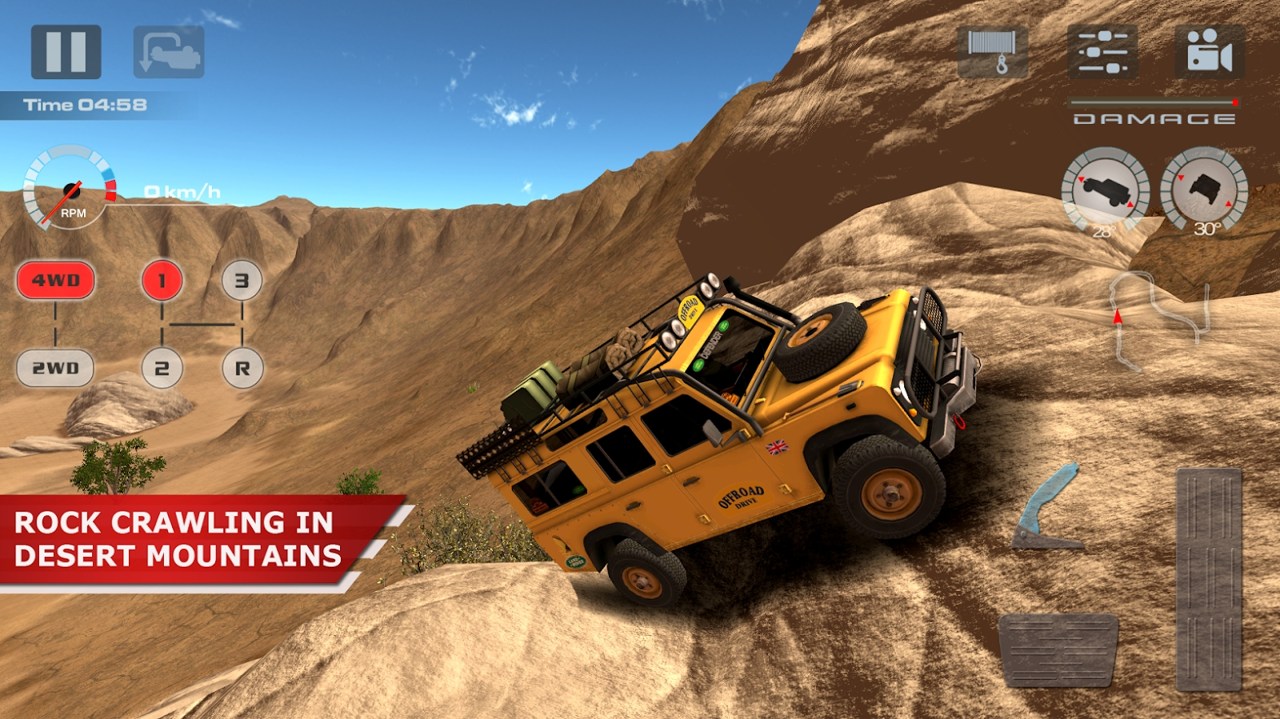Switch camera view with the camera icon
The height and width of the screenshot is (719, 1280).
pos(1209,52)
